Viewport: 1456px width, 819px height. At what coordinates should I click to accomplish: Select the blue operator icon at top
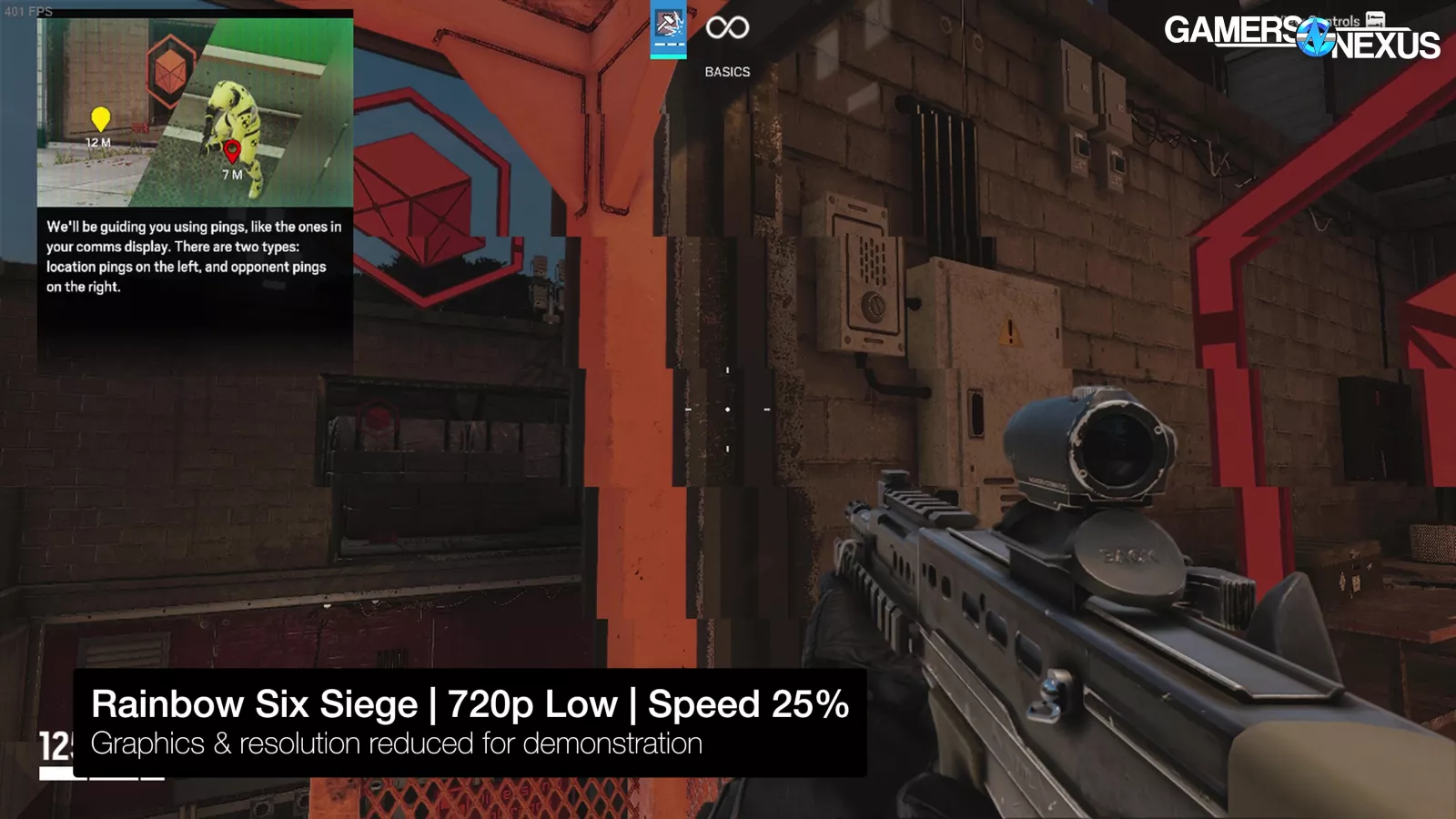pyautogui.click(x=668, y=29)
